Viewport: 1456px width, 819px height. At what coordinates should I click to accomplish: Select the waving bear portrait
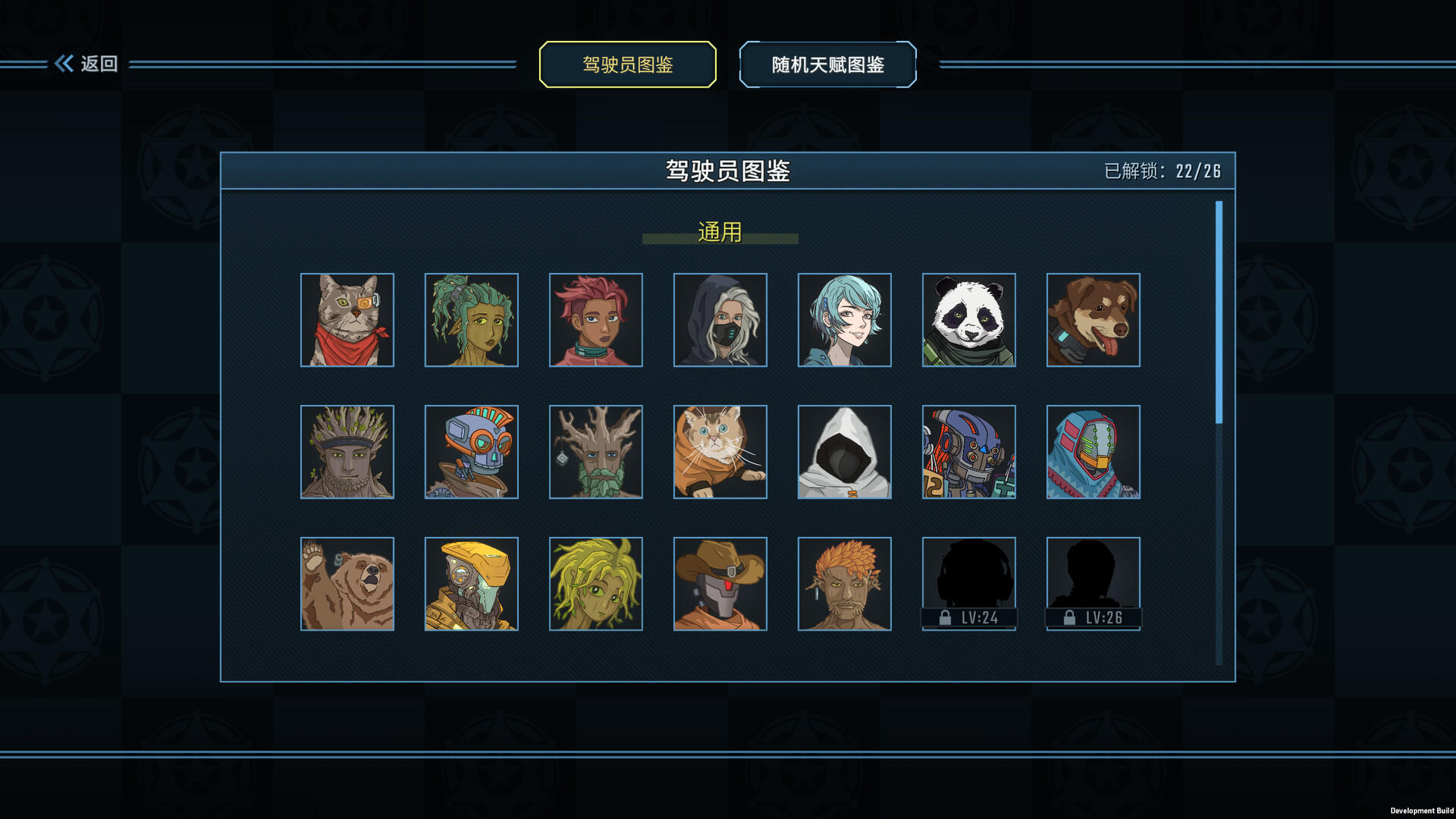pyautogui.click(x=347, y=582)
